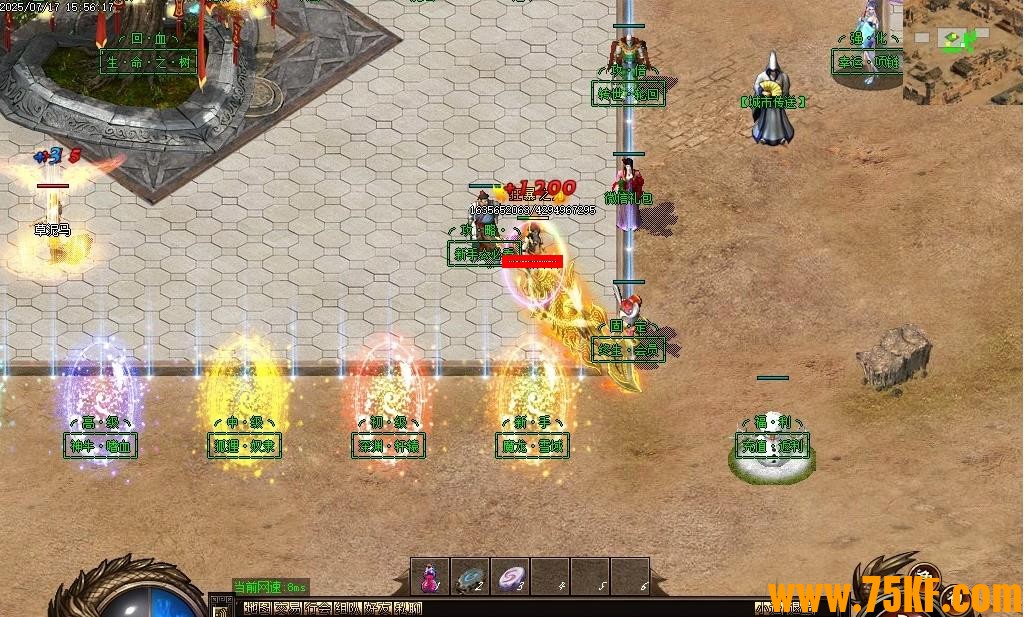Open the 地图 (Map) menu button
Image resolution: width=1026 pixels, height=617 pixels.
click(x=257, y=608)
